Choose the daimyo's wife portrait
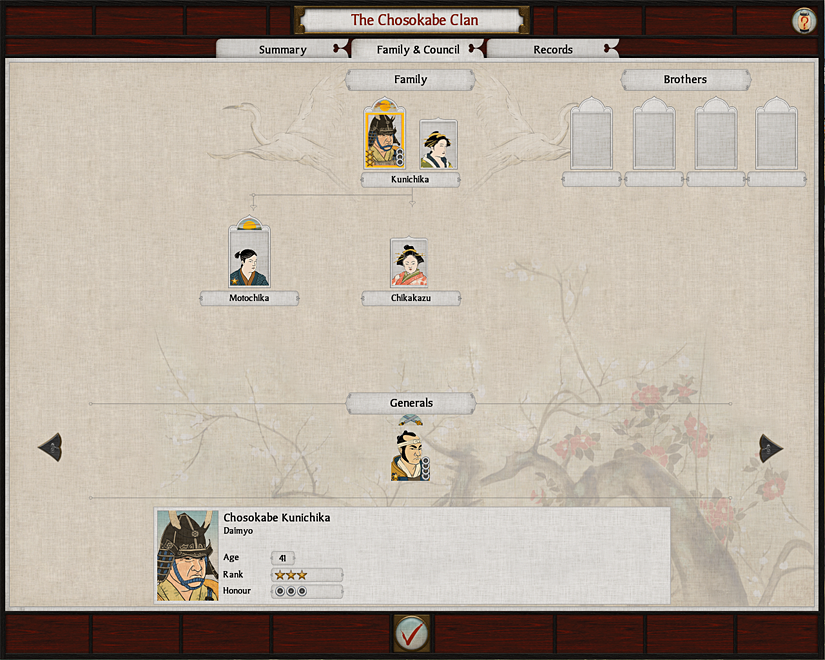 (438, 145)
